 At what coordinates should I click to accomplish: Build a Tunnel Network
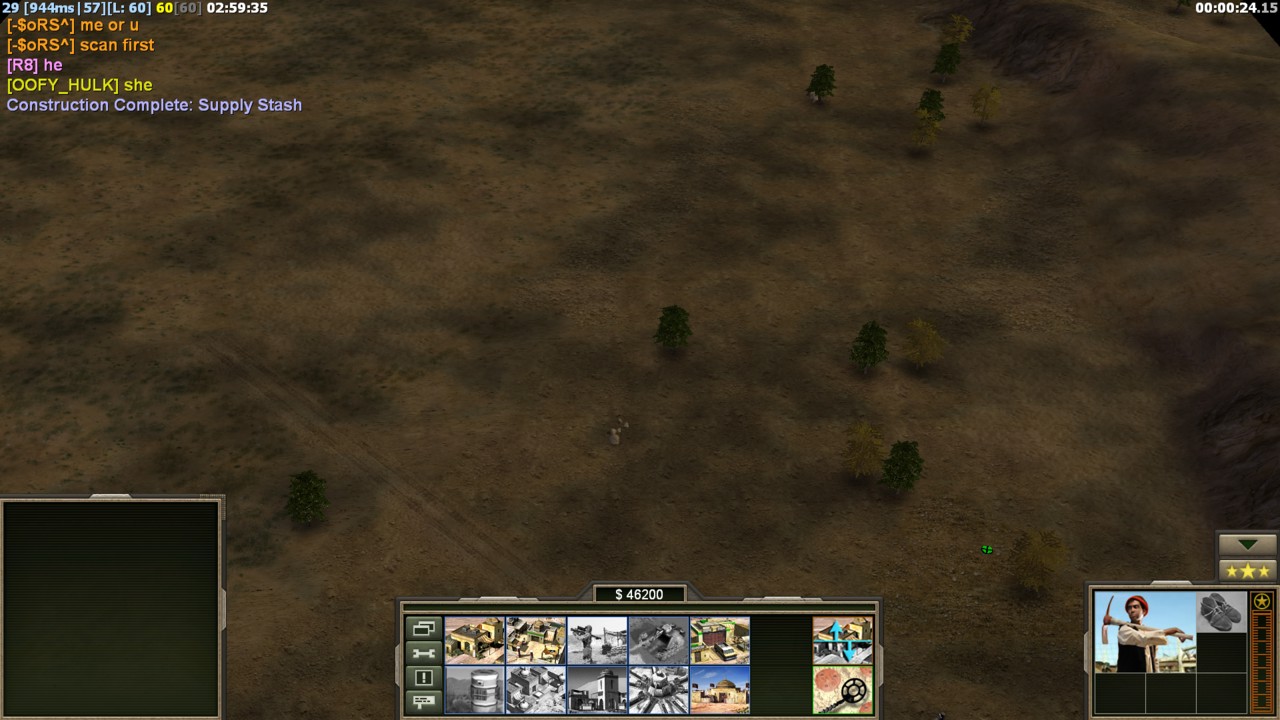(658, 640)
